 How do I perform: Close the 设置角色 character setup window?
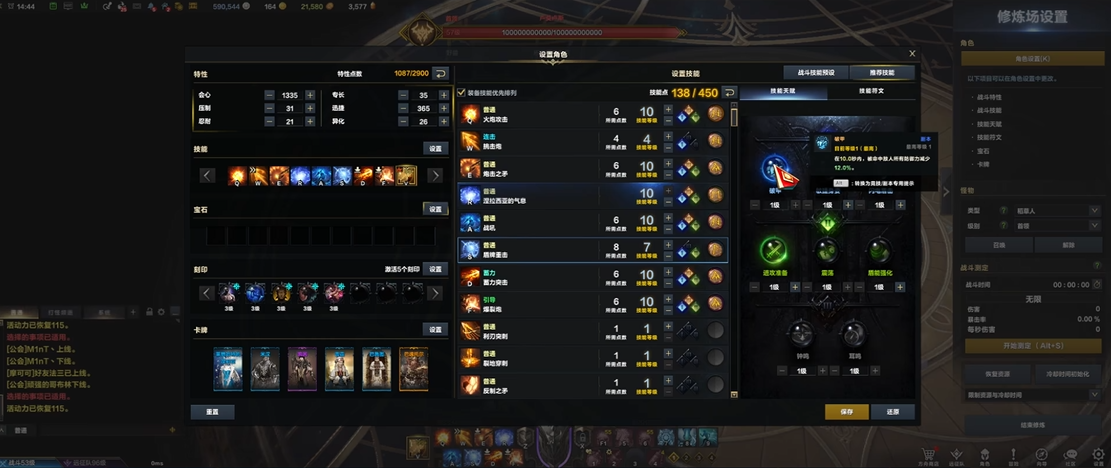coord(911,54)
